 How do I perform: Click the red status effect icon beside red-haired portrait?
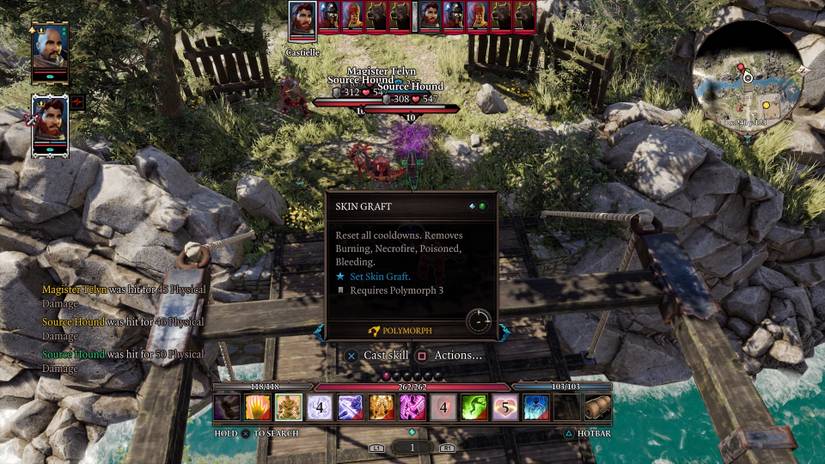point(78,101)
